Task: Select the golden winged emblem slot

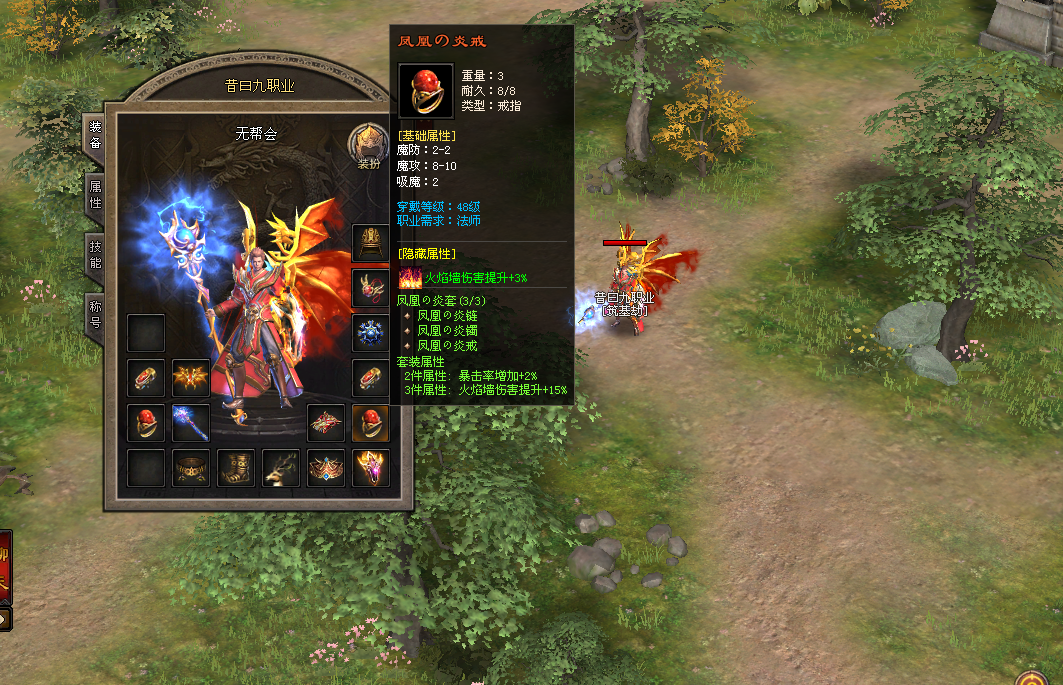Action: pos(191,378)
